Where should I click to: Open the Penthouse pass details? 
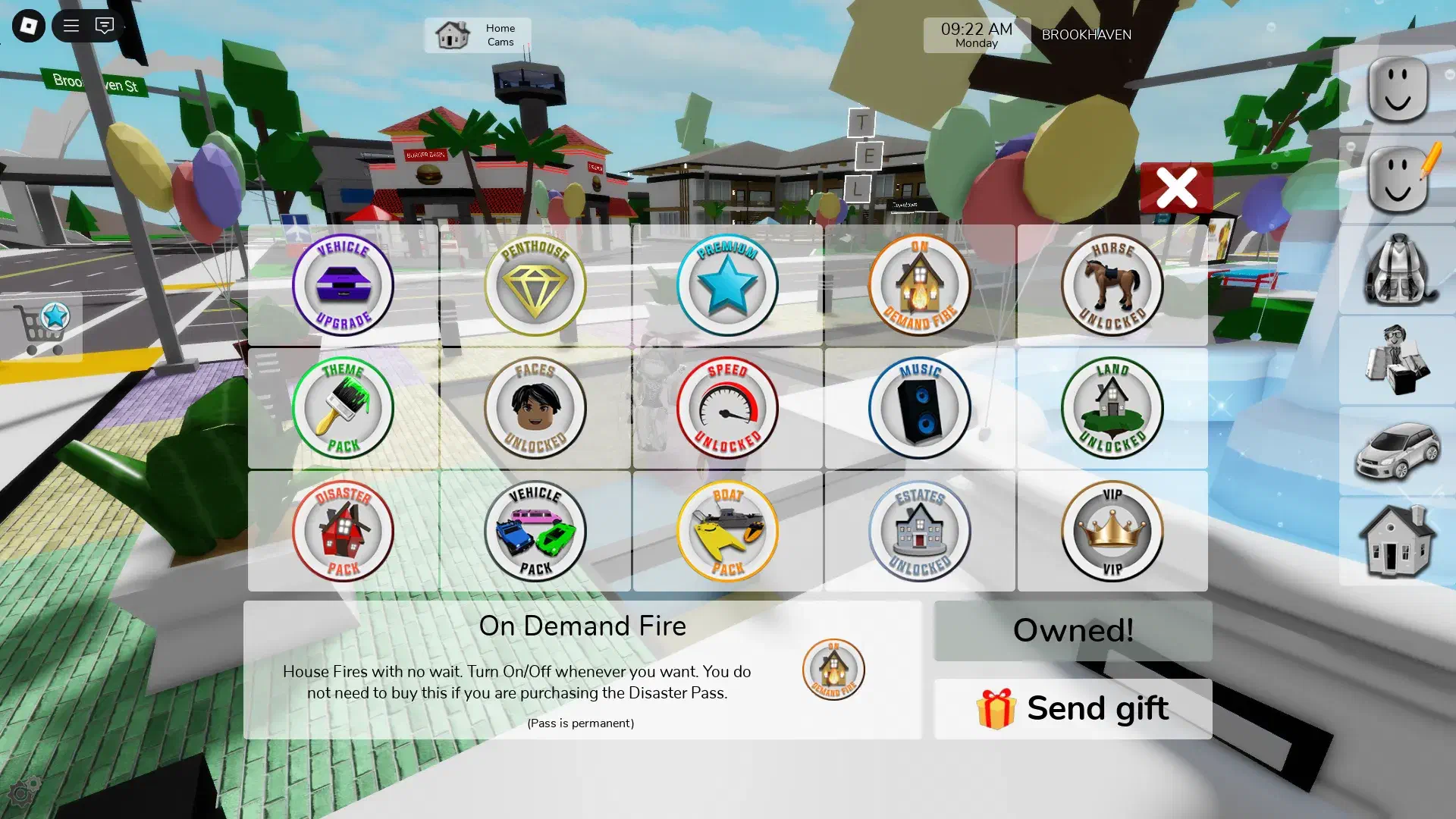pyautogui.click(x=535, y=284)
